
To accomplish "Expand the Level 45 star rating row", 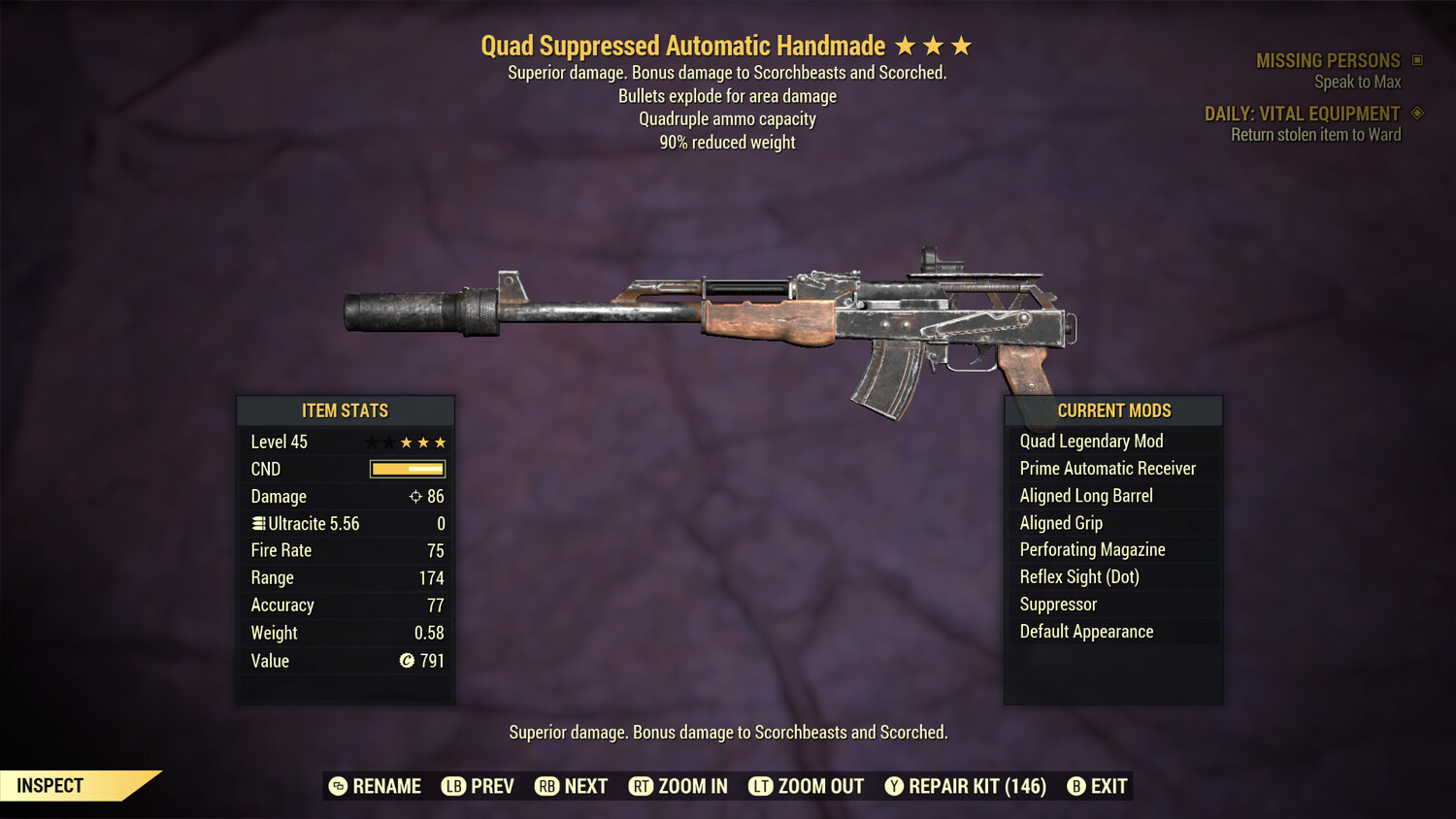I will point(405,442).
